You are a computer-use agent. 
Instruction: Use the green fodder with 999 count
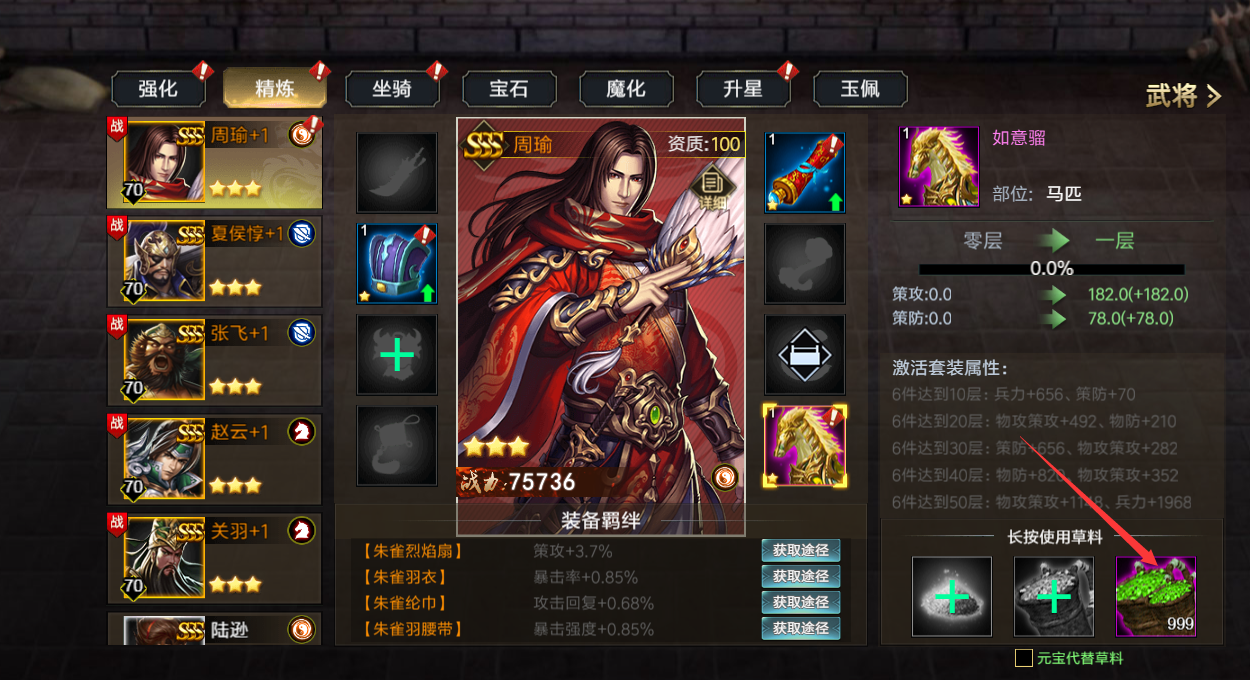1155,597
